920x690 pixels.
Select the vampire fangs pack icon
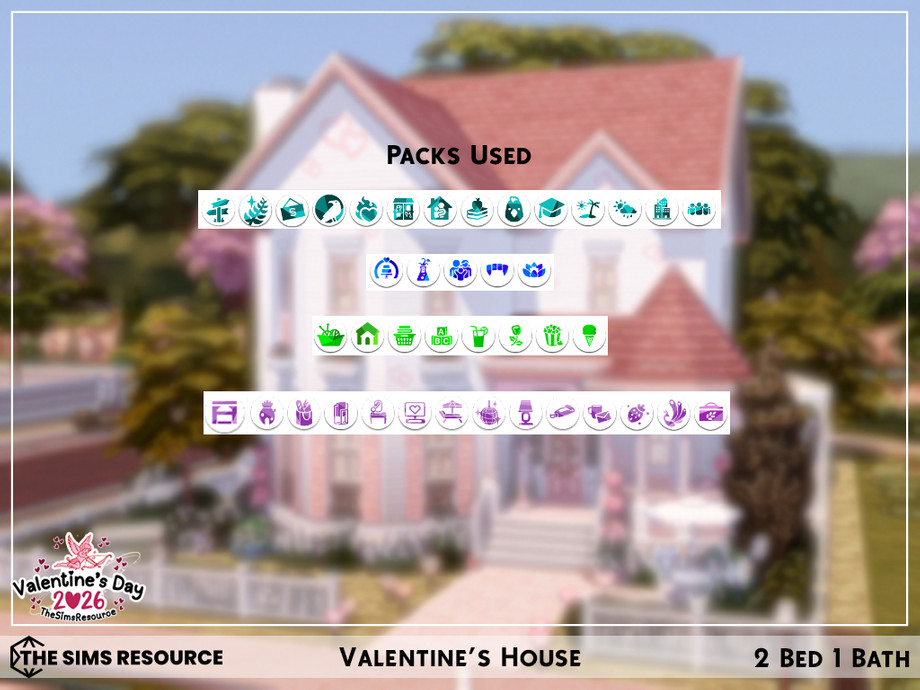[x=497, y=271]
